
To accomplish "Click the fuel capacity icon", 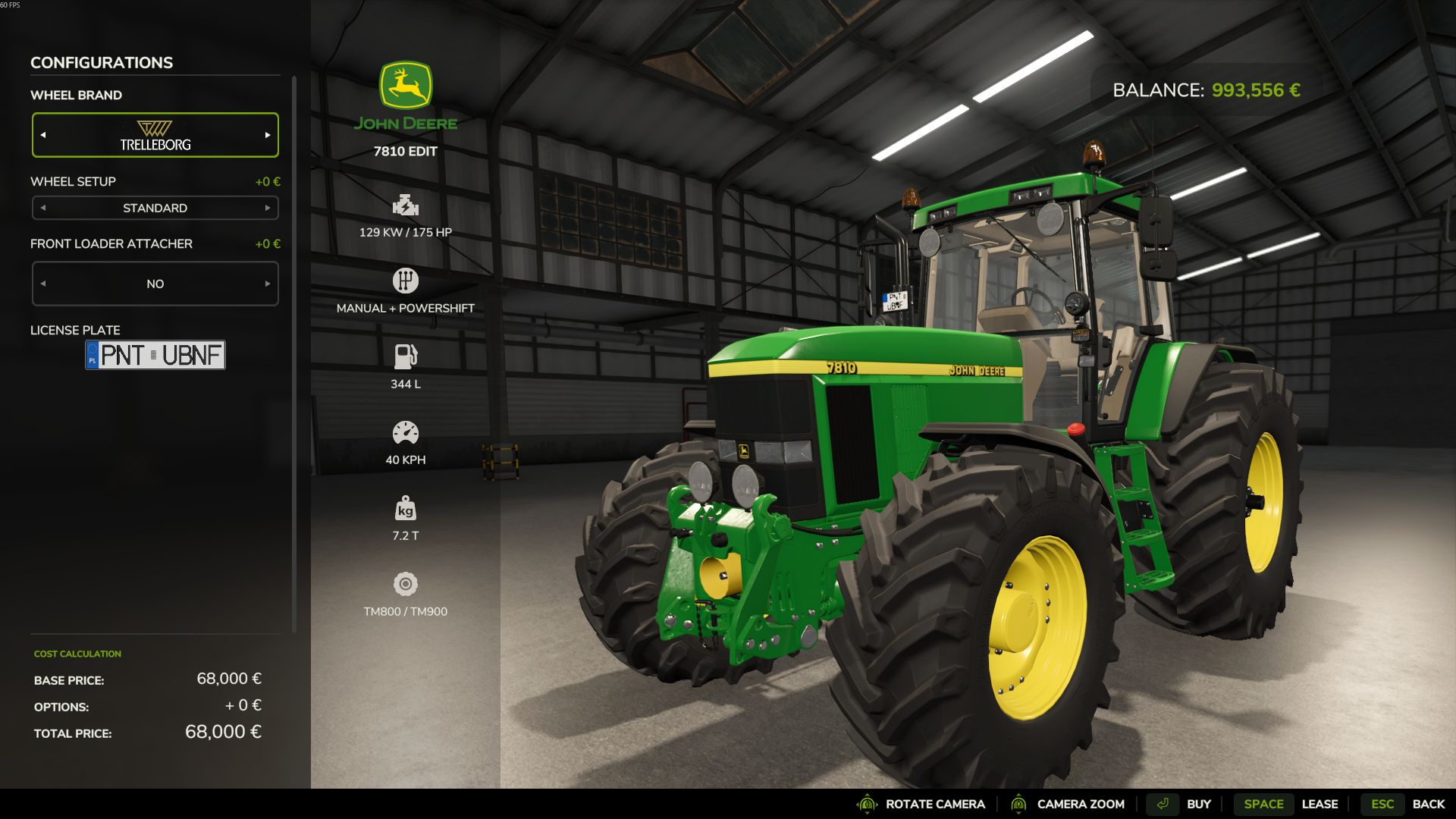I will point(406,356).
